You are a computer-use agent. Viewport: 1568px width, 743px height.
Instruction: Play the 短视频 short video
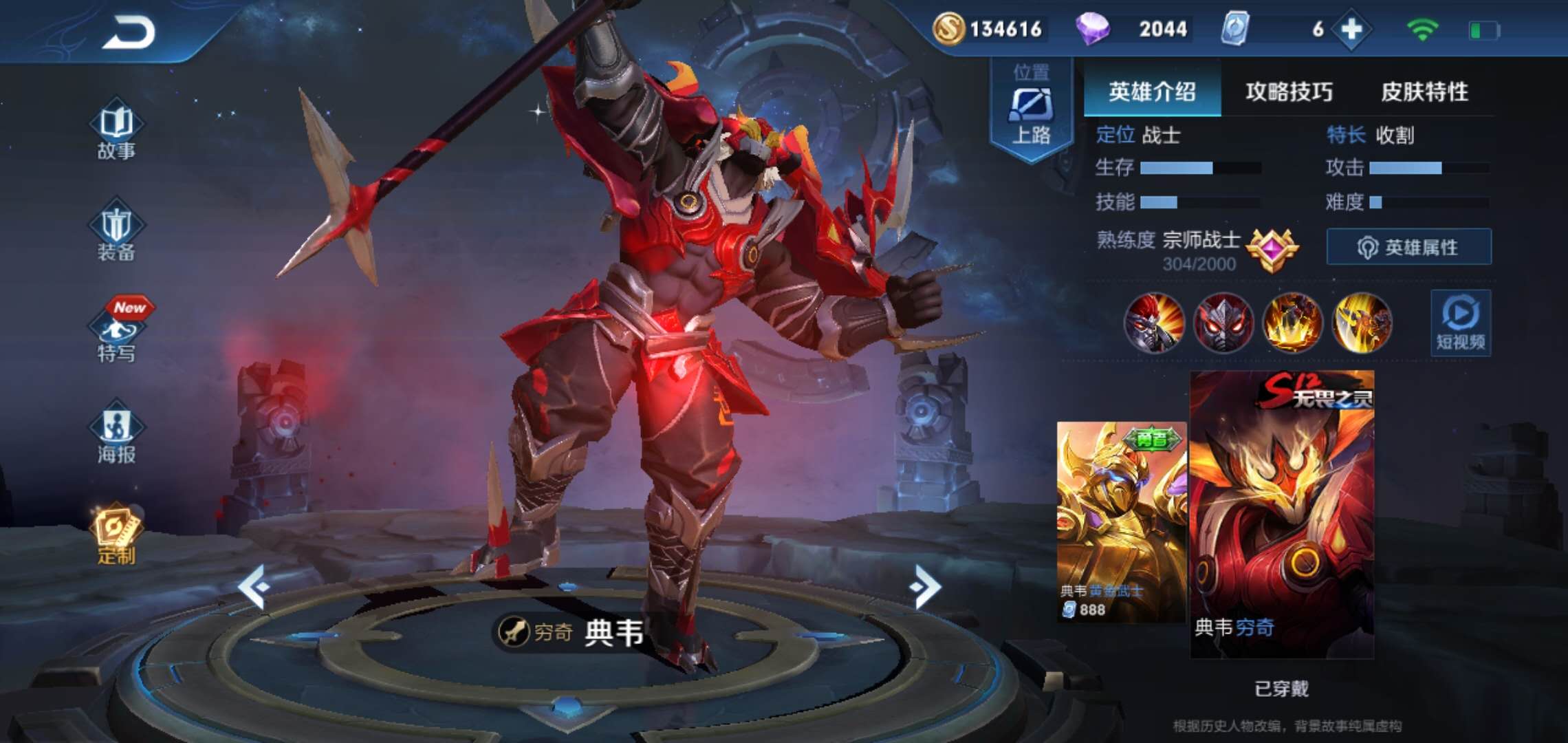(1461, 323)
